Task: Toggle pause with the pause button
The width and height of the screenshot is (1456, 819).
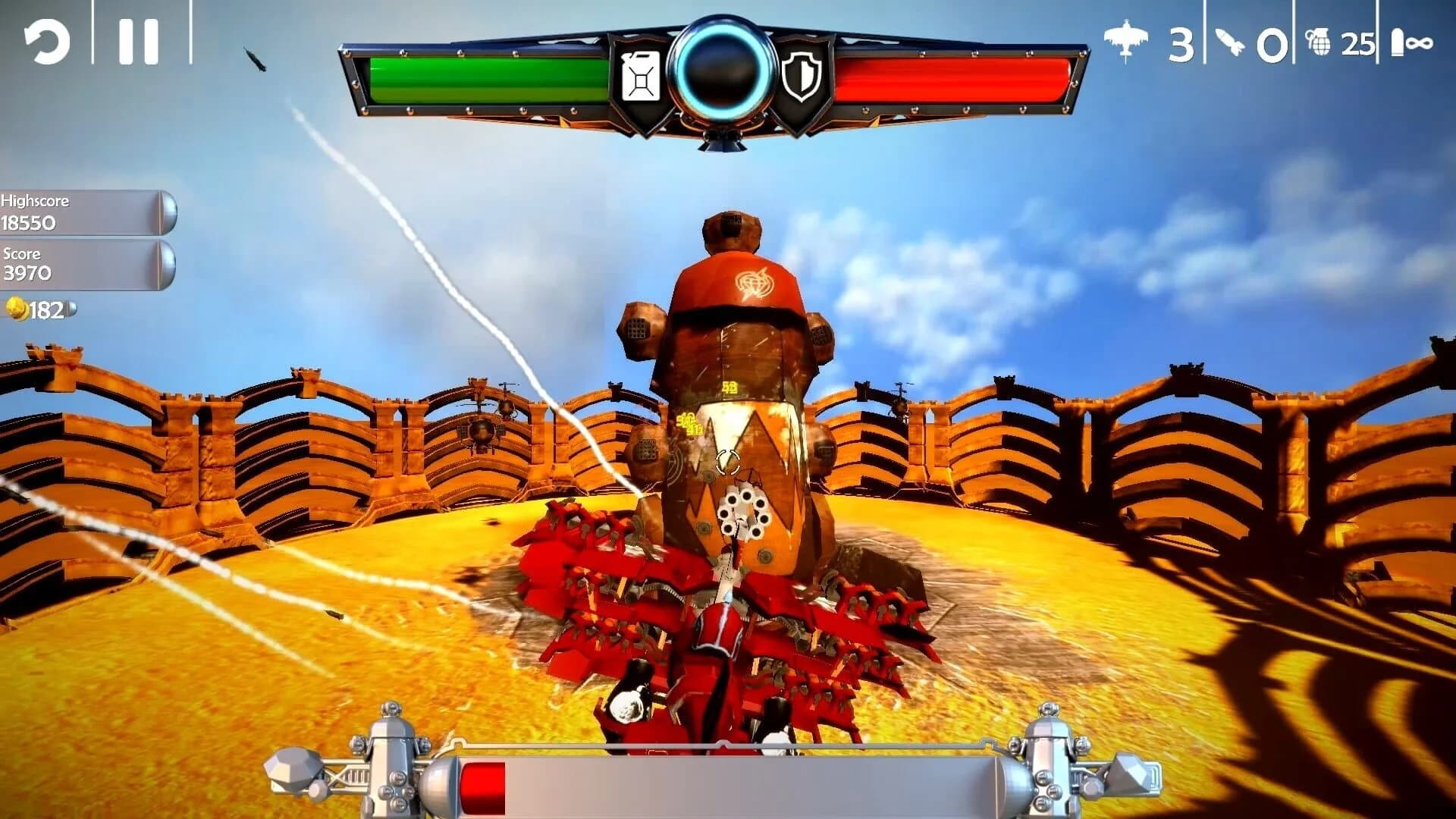Action: (x=138, y=39)
